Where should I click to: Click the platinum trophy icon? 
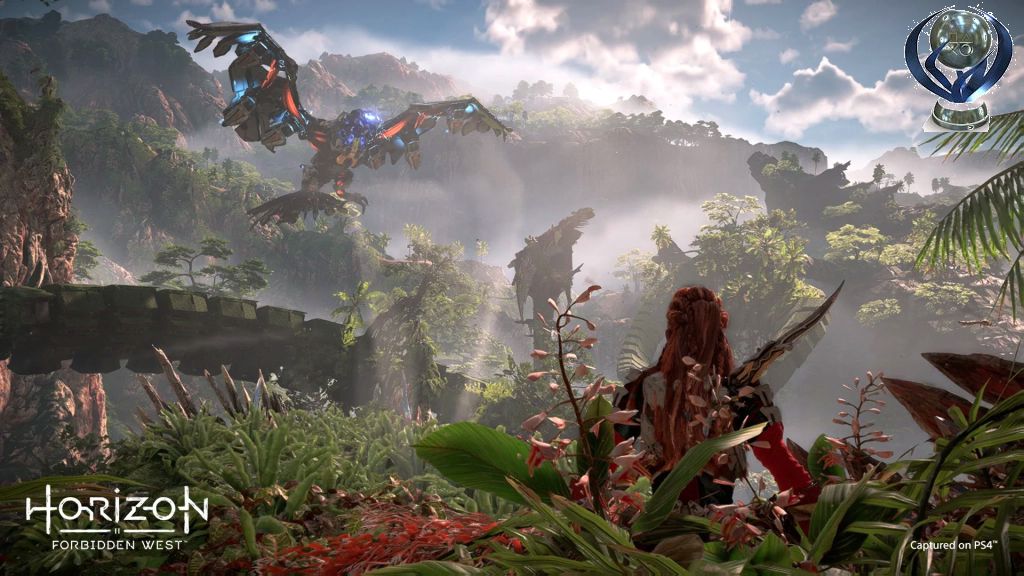pos(958,66)
